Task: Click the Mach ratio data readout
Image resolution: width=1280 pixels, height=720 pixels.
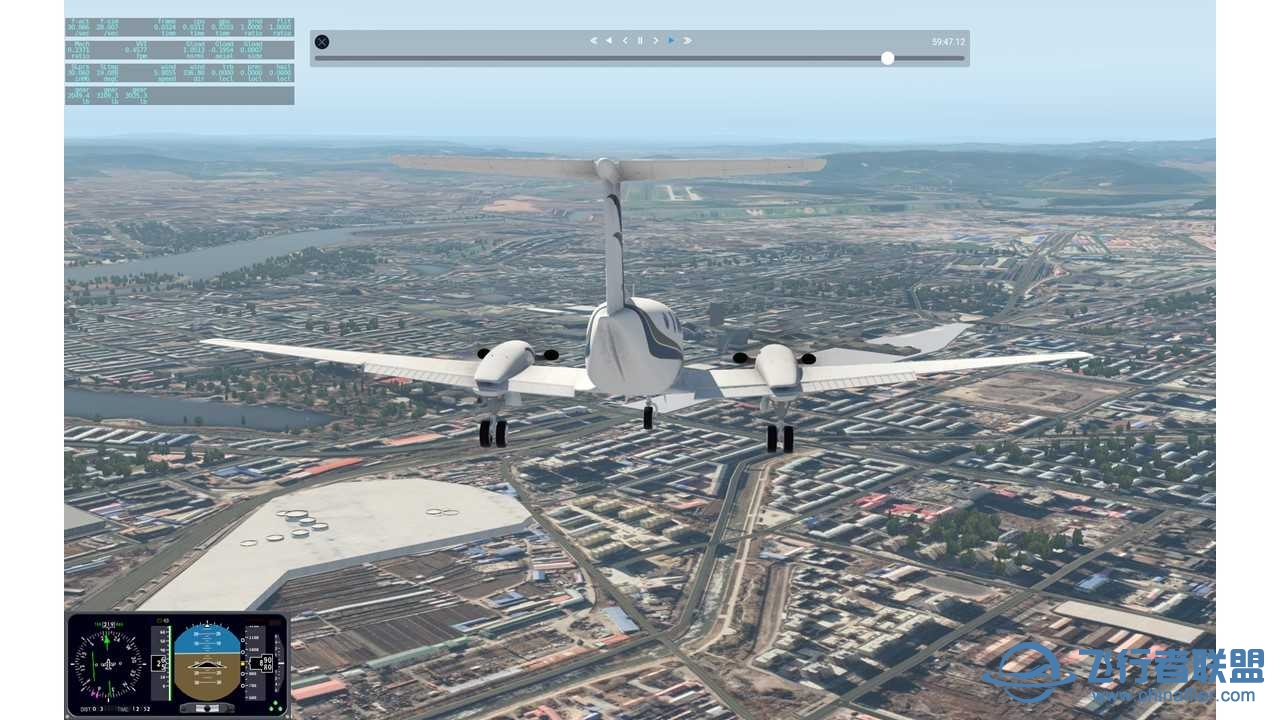Action: (x=80, y=48)
